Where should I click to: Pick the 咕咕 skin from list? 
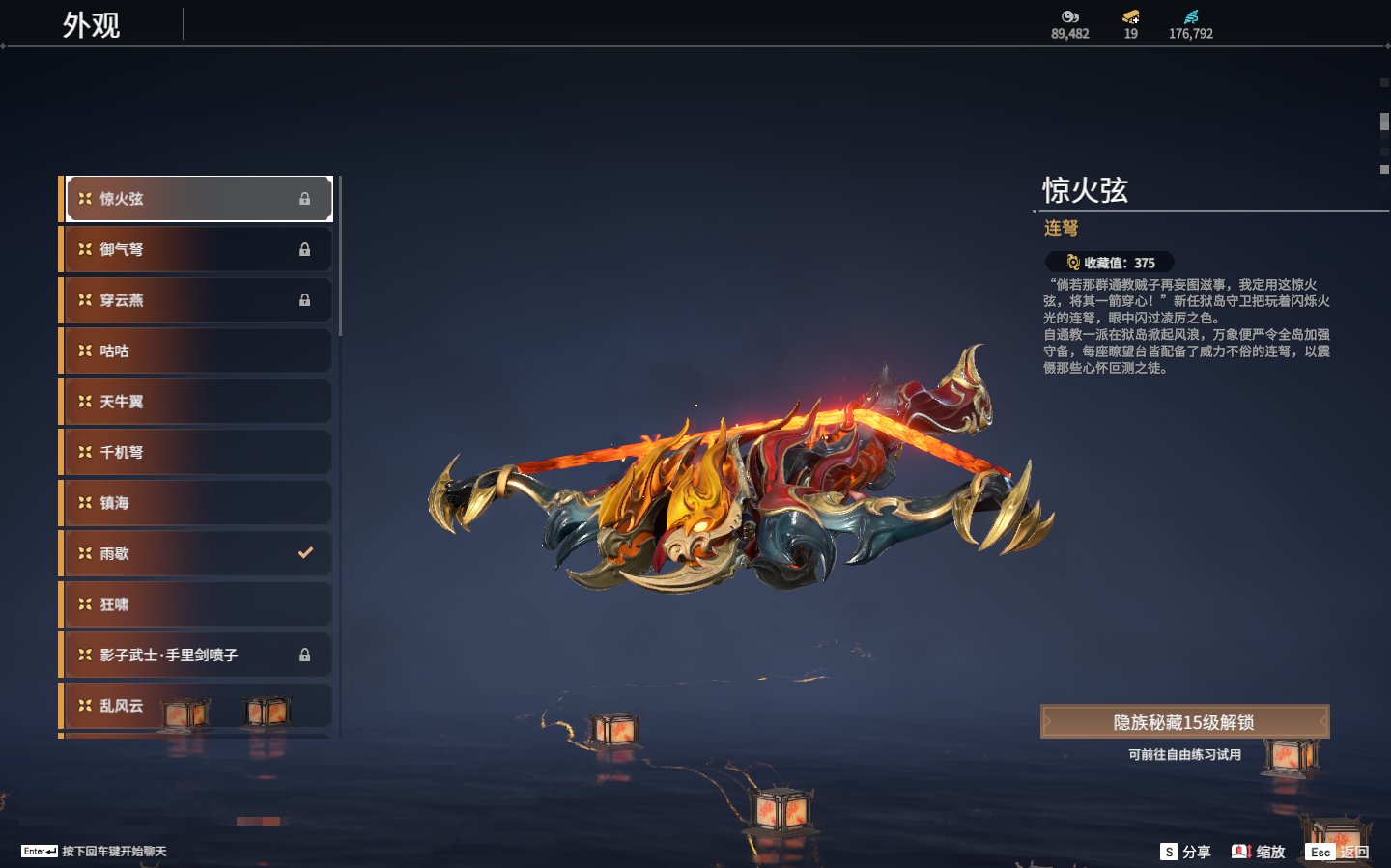coord(198,350)
